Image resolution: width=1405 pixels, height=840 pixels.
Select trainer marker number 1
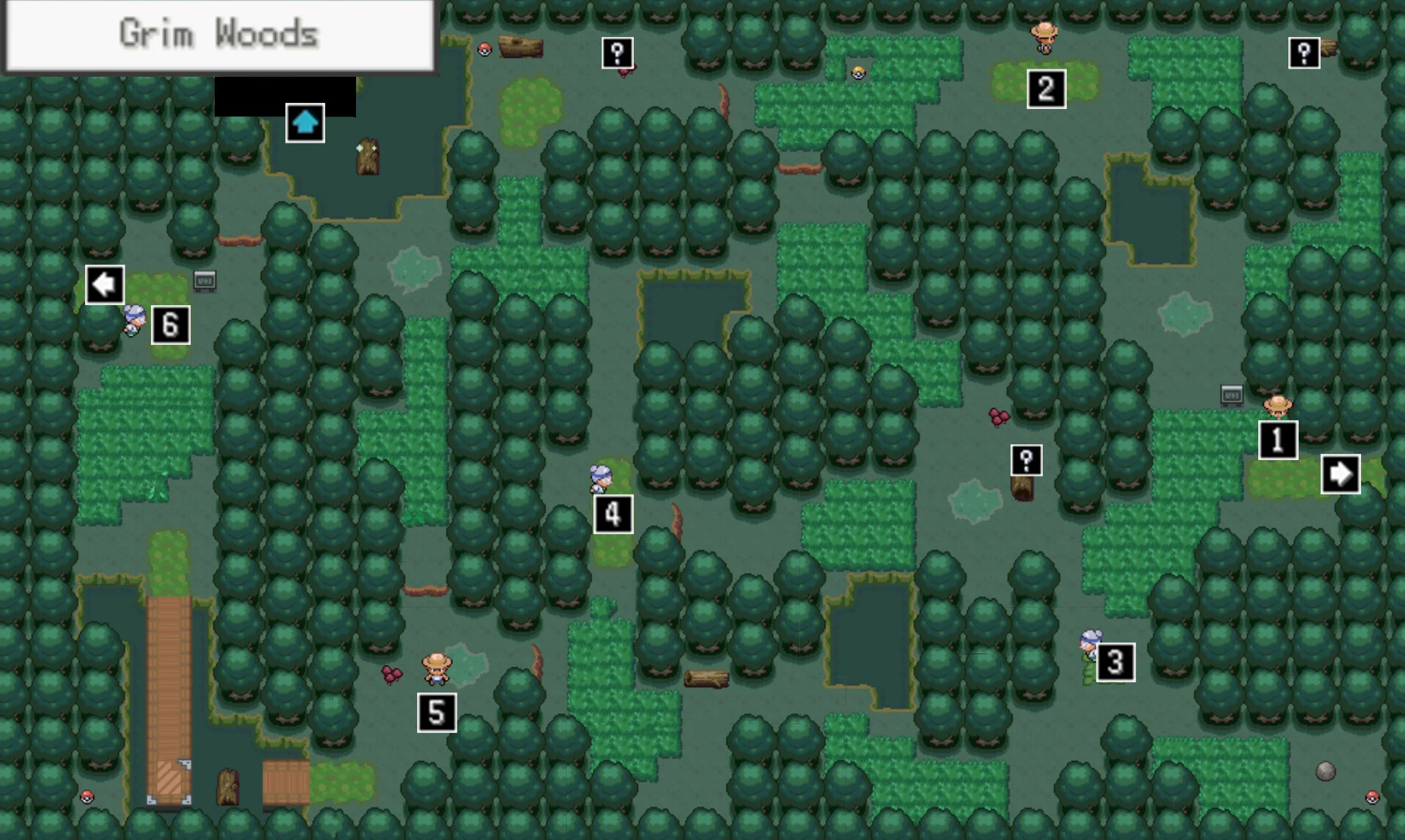1278,440
